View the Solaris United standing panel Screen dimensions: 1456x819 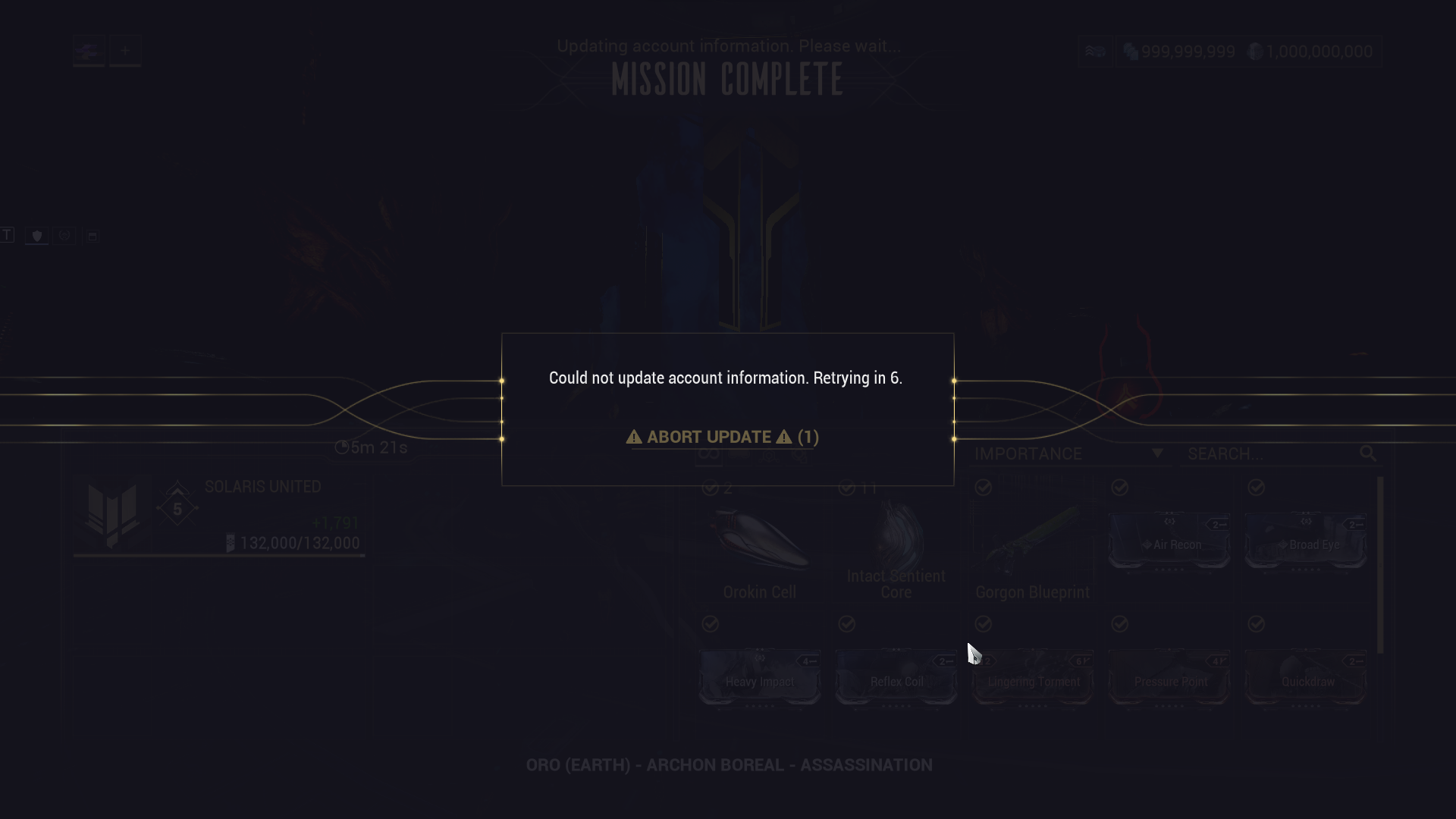[219, 516]
